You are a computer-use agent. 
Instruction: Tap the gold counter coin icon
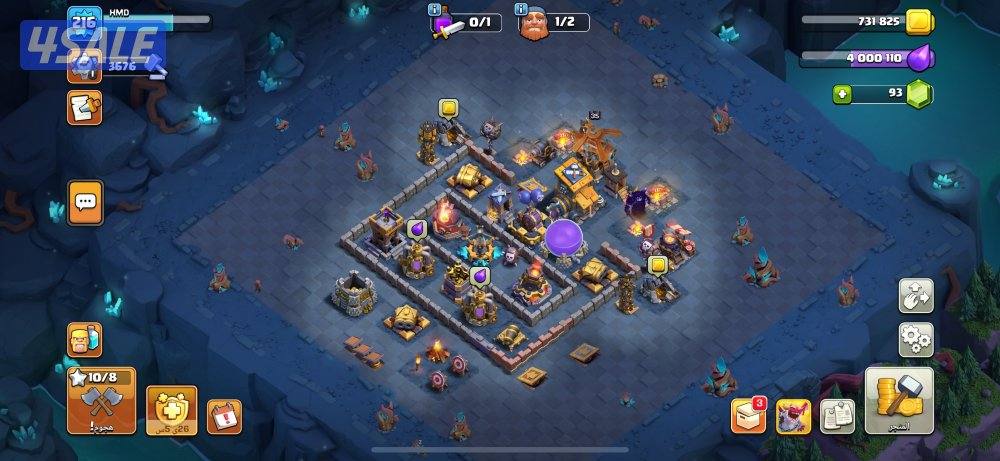[917, 22]
